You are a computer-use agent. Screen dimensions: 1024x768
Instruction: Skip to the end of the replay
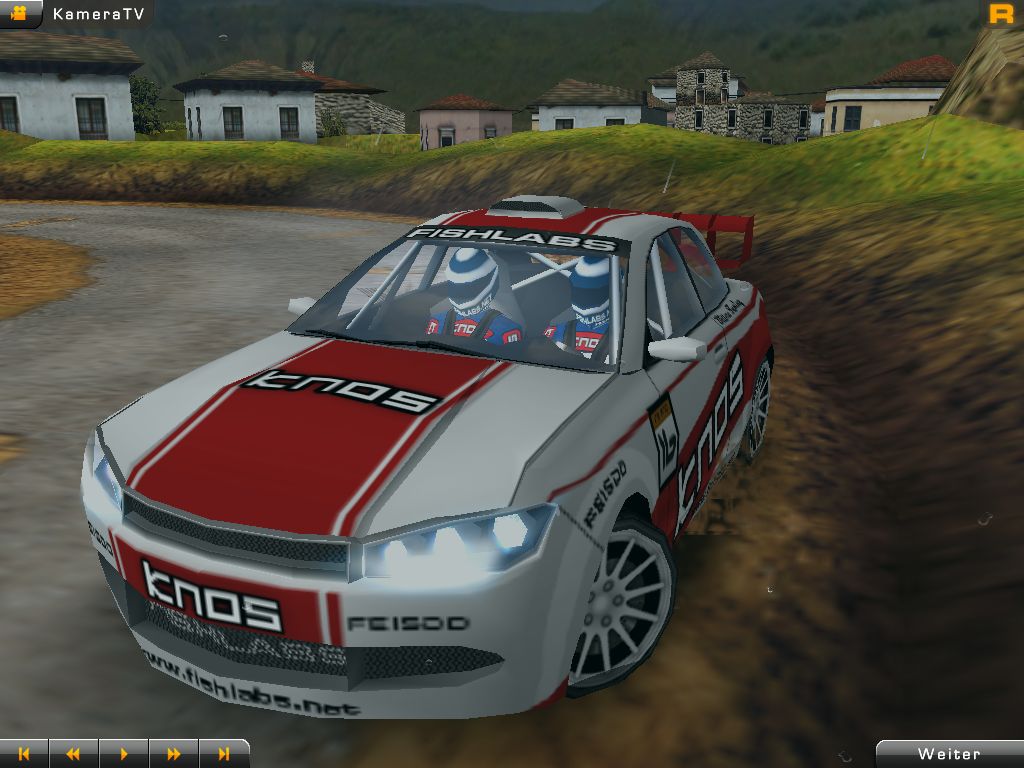pos(224,754)
